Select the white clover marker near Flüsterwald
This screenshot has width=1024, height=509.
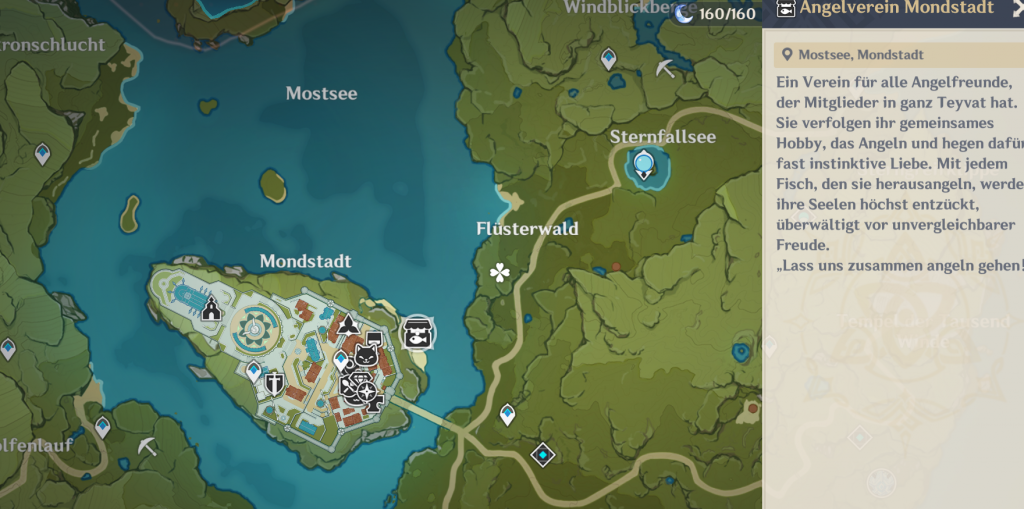499,272
